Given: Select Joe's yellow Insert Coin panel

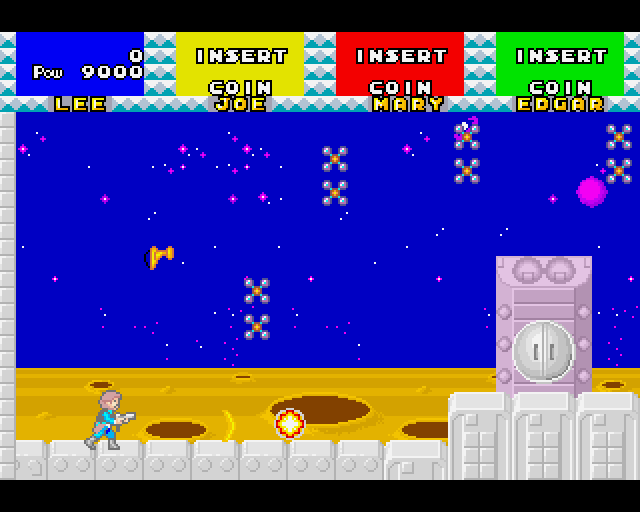Looking at the screenshot, I should pyautogui.click(x=240, y=64).
